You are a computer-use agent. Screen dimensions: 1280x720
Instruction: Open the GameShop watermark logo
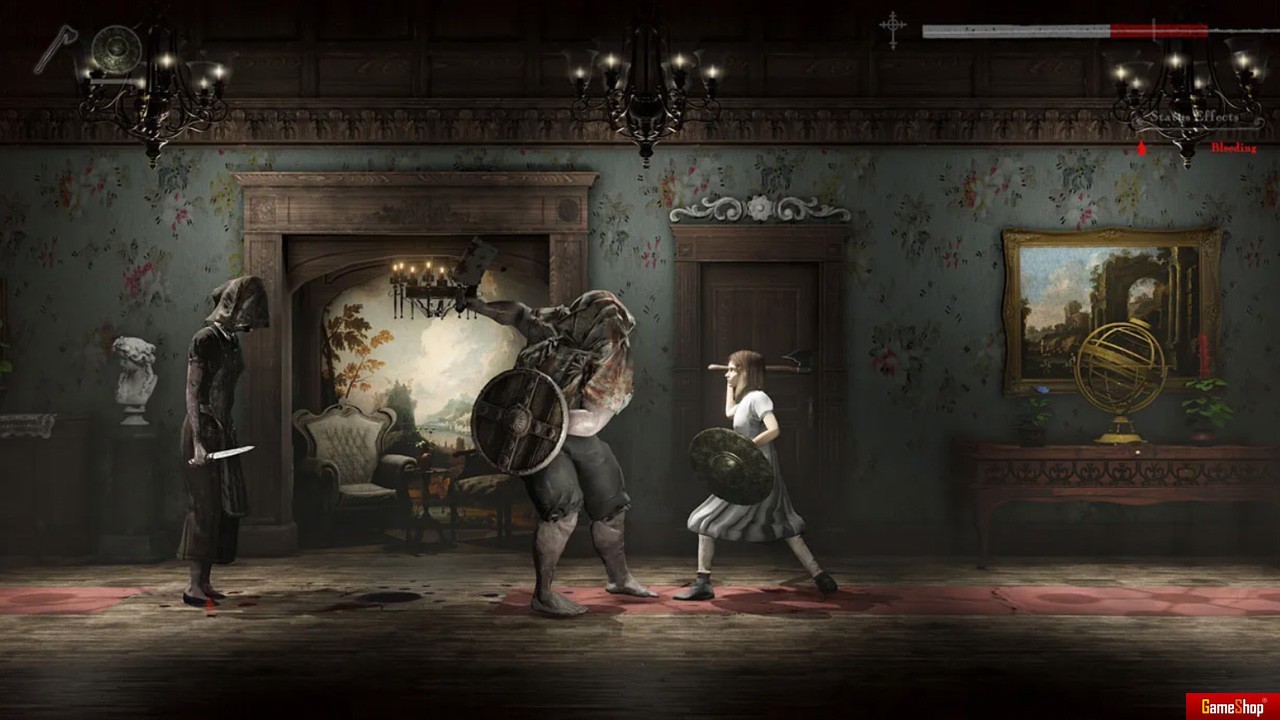click(x=1231, y=706)
